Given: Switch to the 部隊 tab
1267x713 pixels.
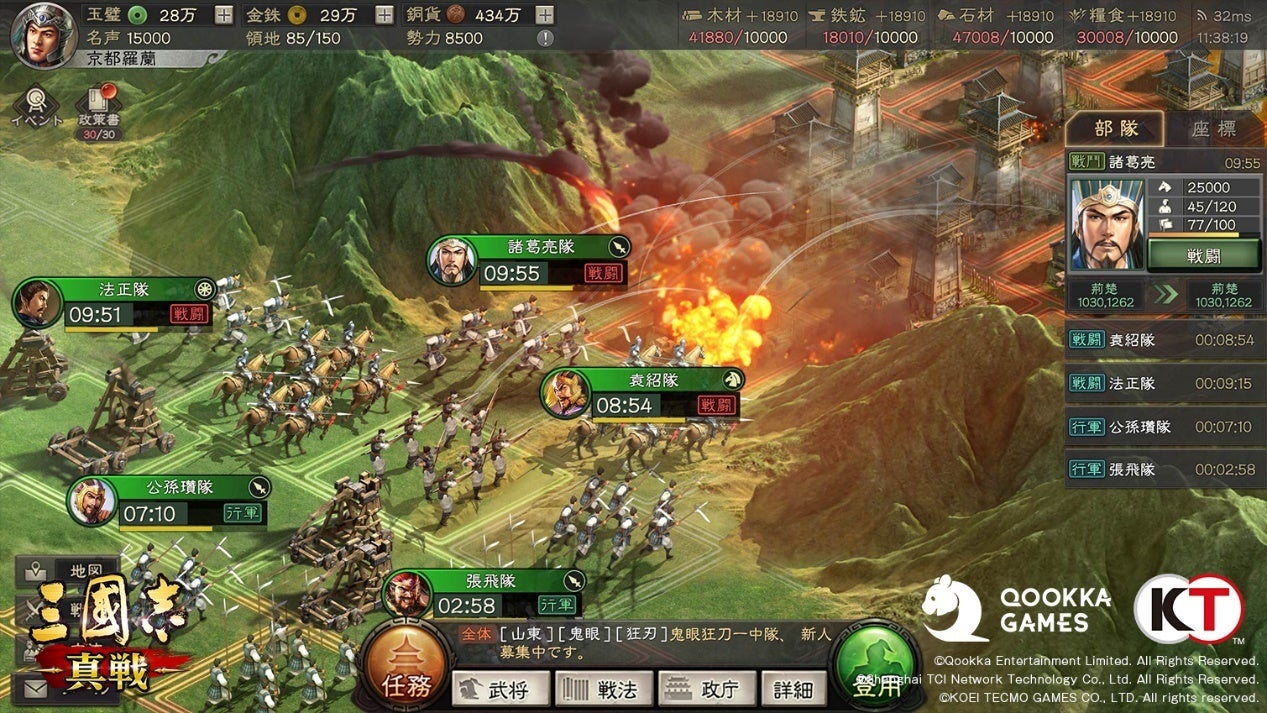Looking at the screenshot, I should [1115, 129].
